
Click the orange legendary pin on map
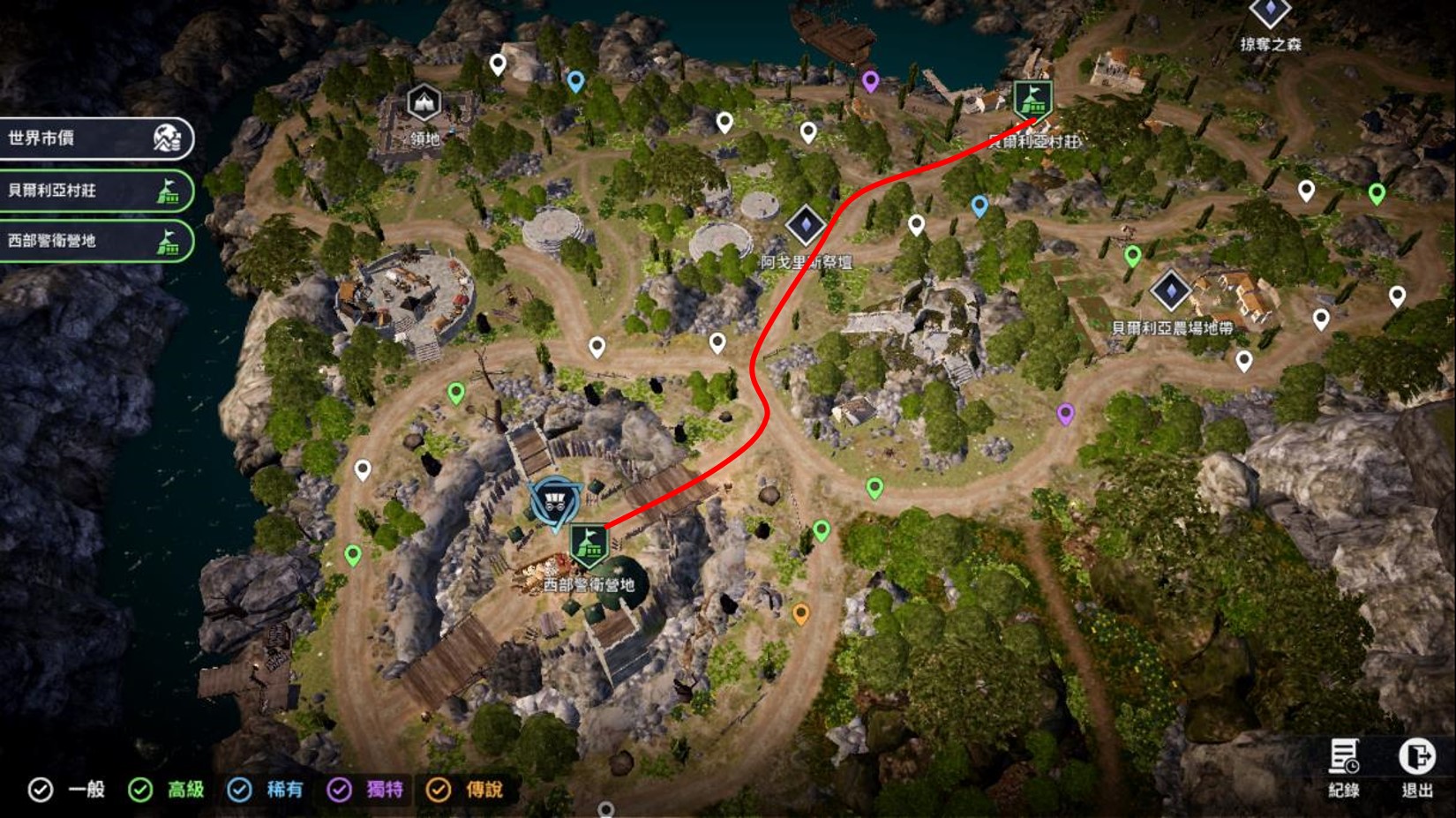(800, 613)
